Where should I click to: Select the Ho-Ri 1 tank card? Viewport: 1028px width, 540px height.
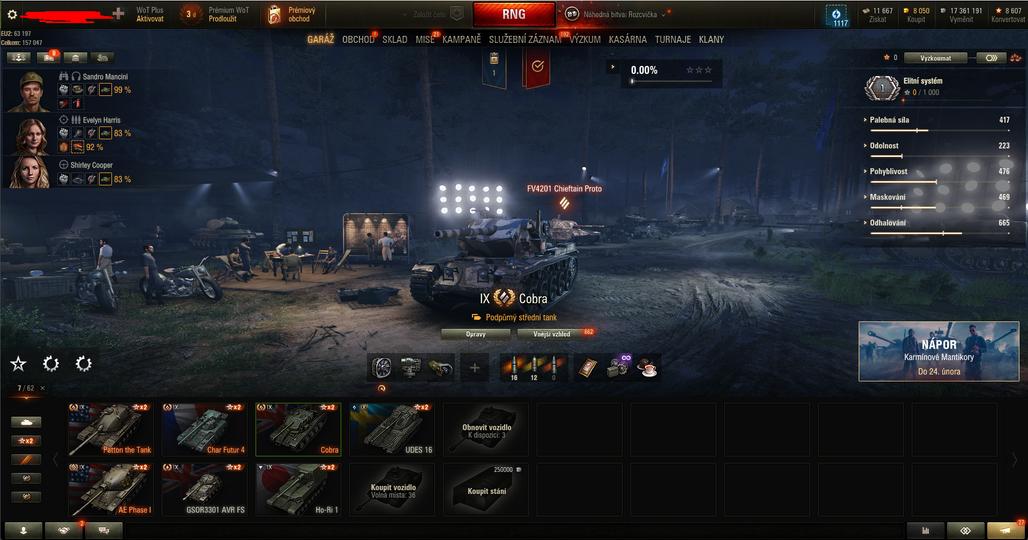(x=298, y=490)
